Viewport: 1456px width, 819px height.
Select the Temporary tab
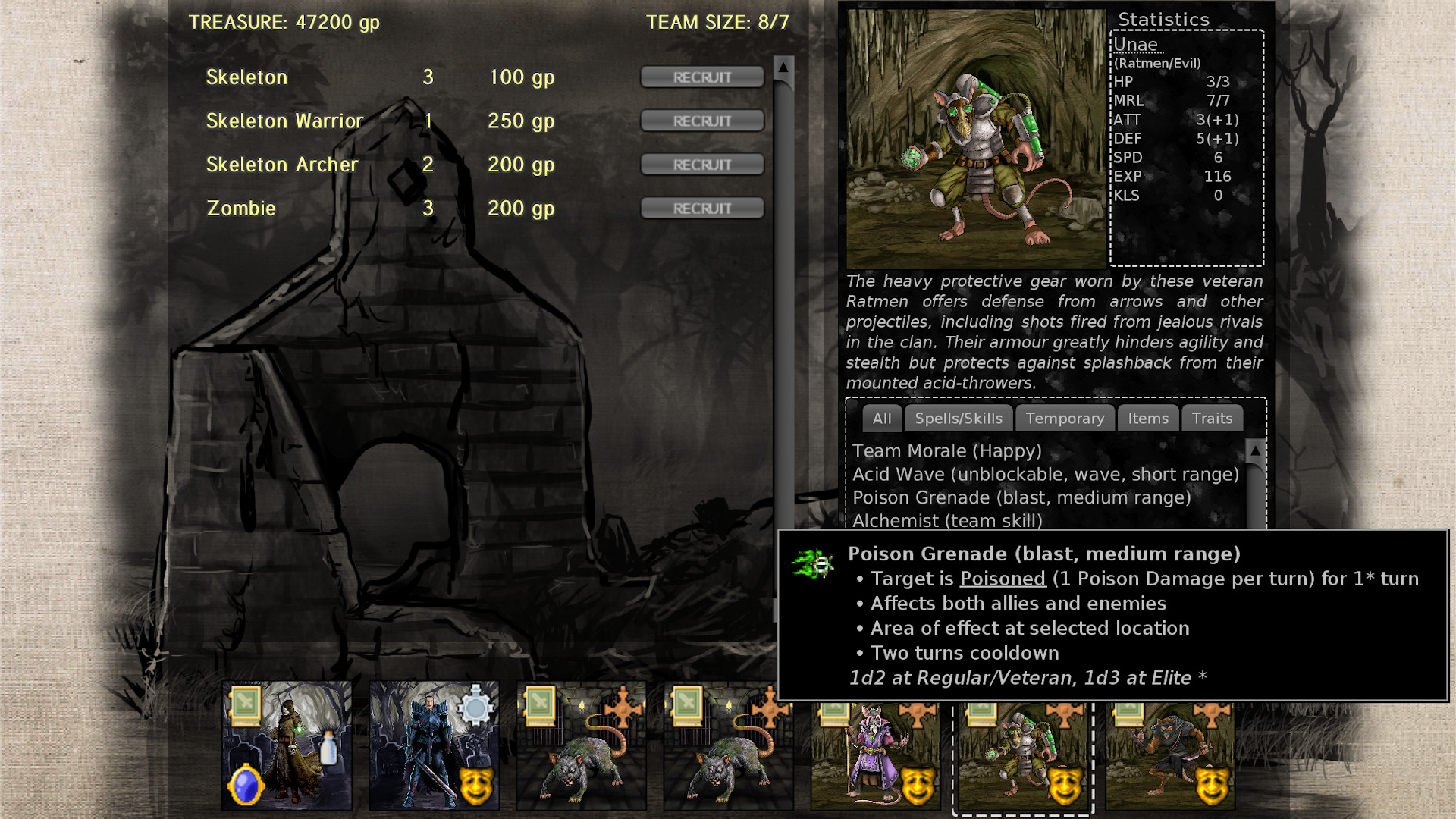[x=1065, y=418]
